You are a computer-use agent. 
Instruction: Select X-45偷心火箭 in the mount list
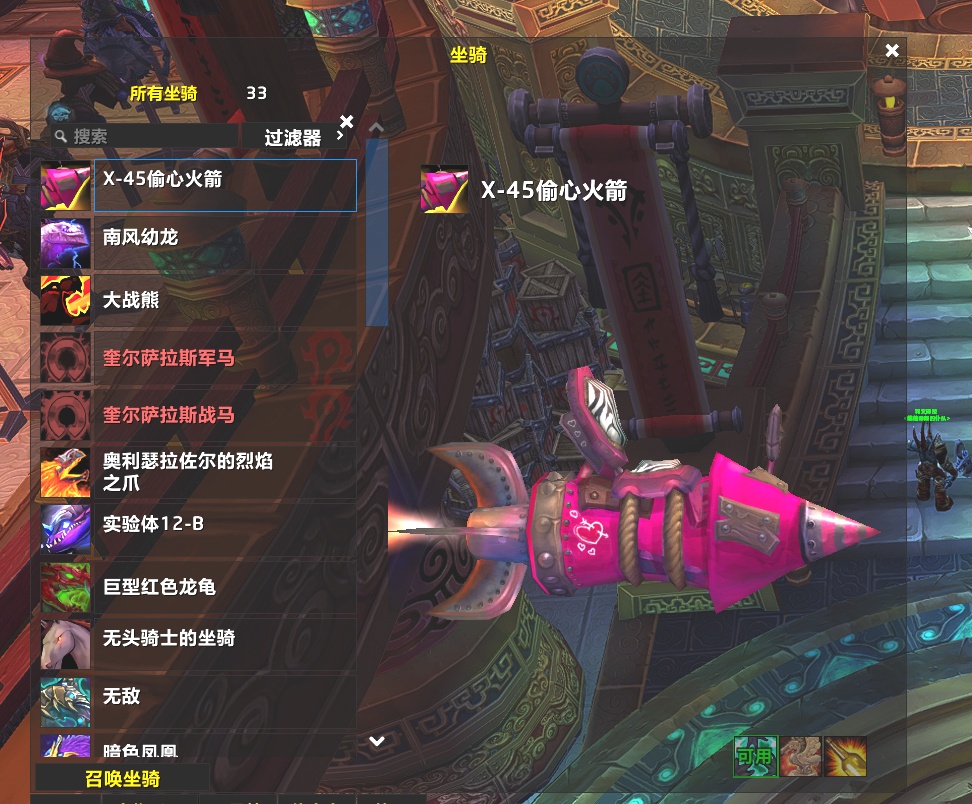click(x=224, y=185)
